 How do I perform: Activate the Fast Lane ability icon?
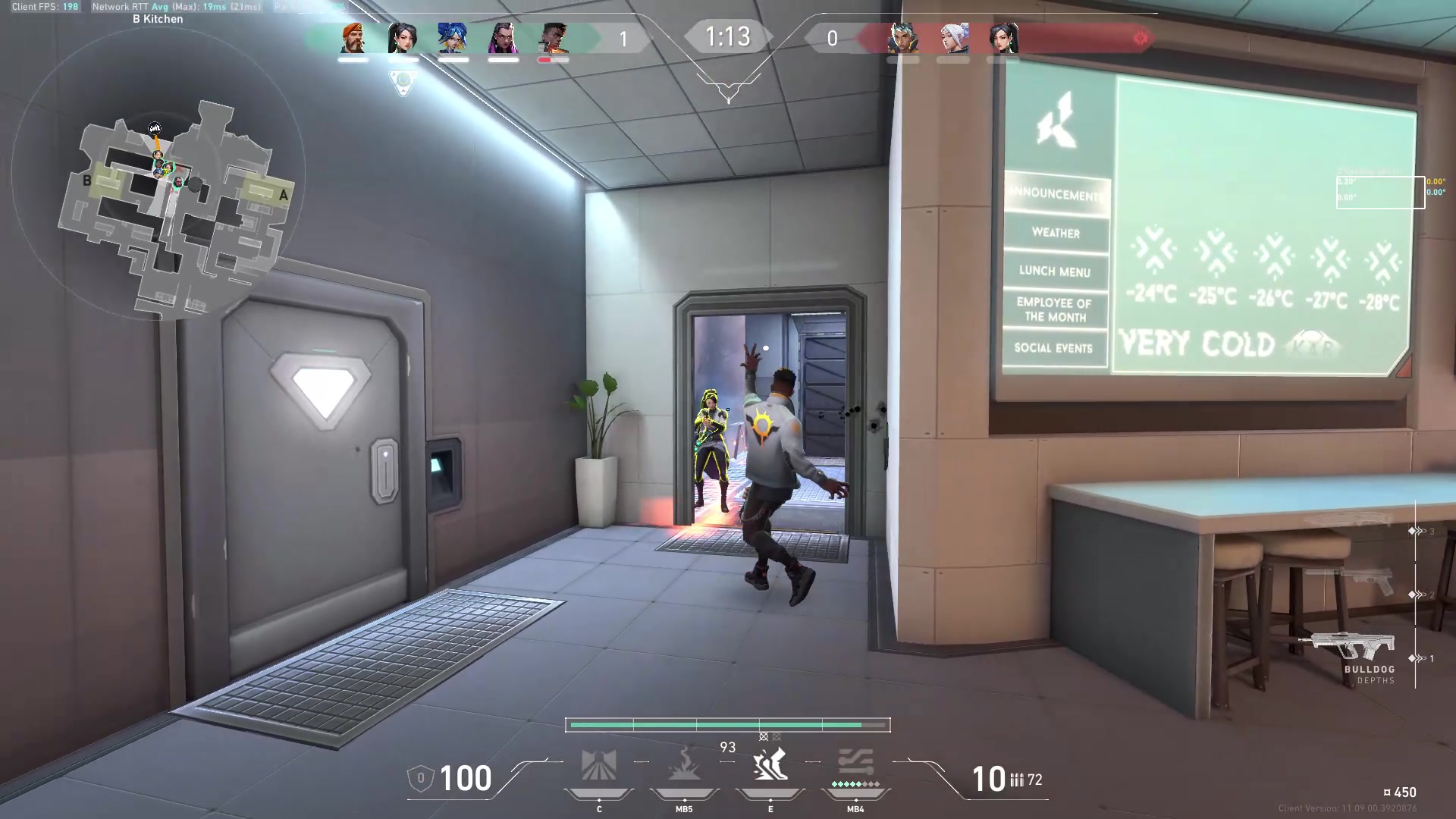click(598, 766)
